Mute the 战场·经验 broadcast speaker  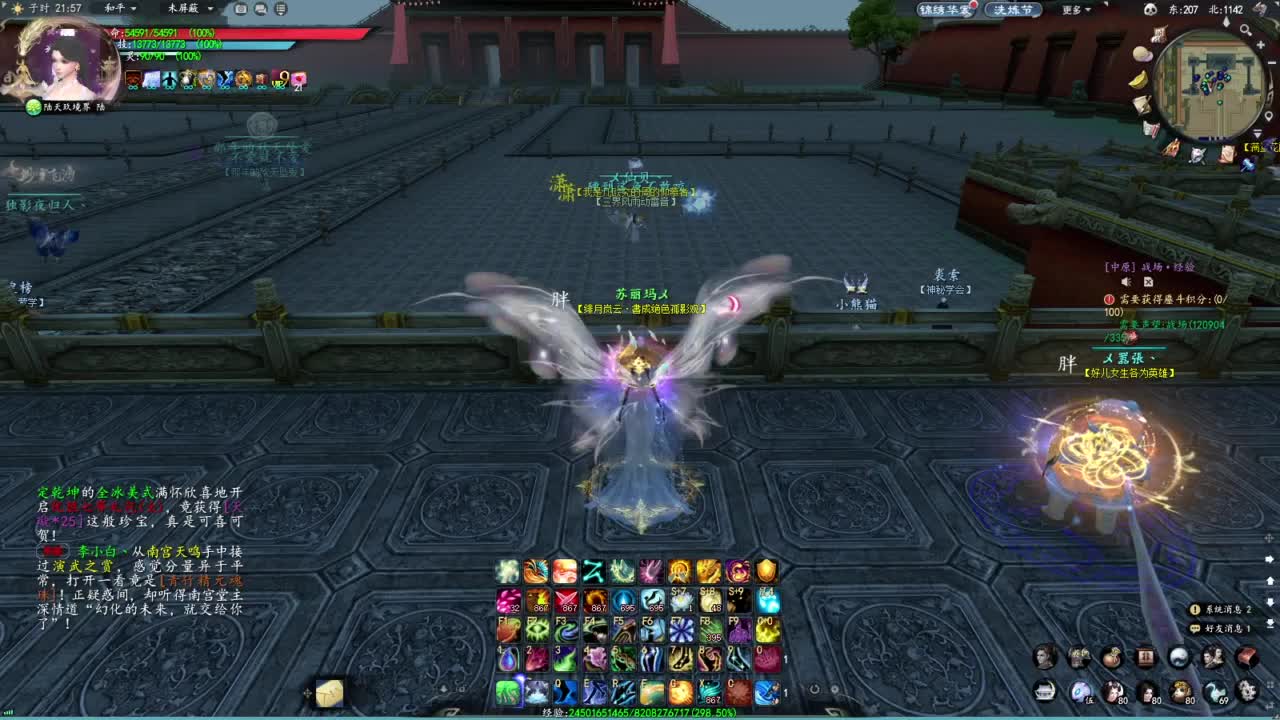[1126, 282]
